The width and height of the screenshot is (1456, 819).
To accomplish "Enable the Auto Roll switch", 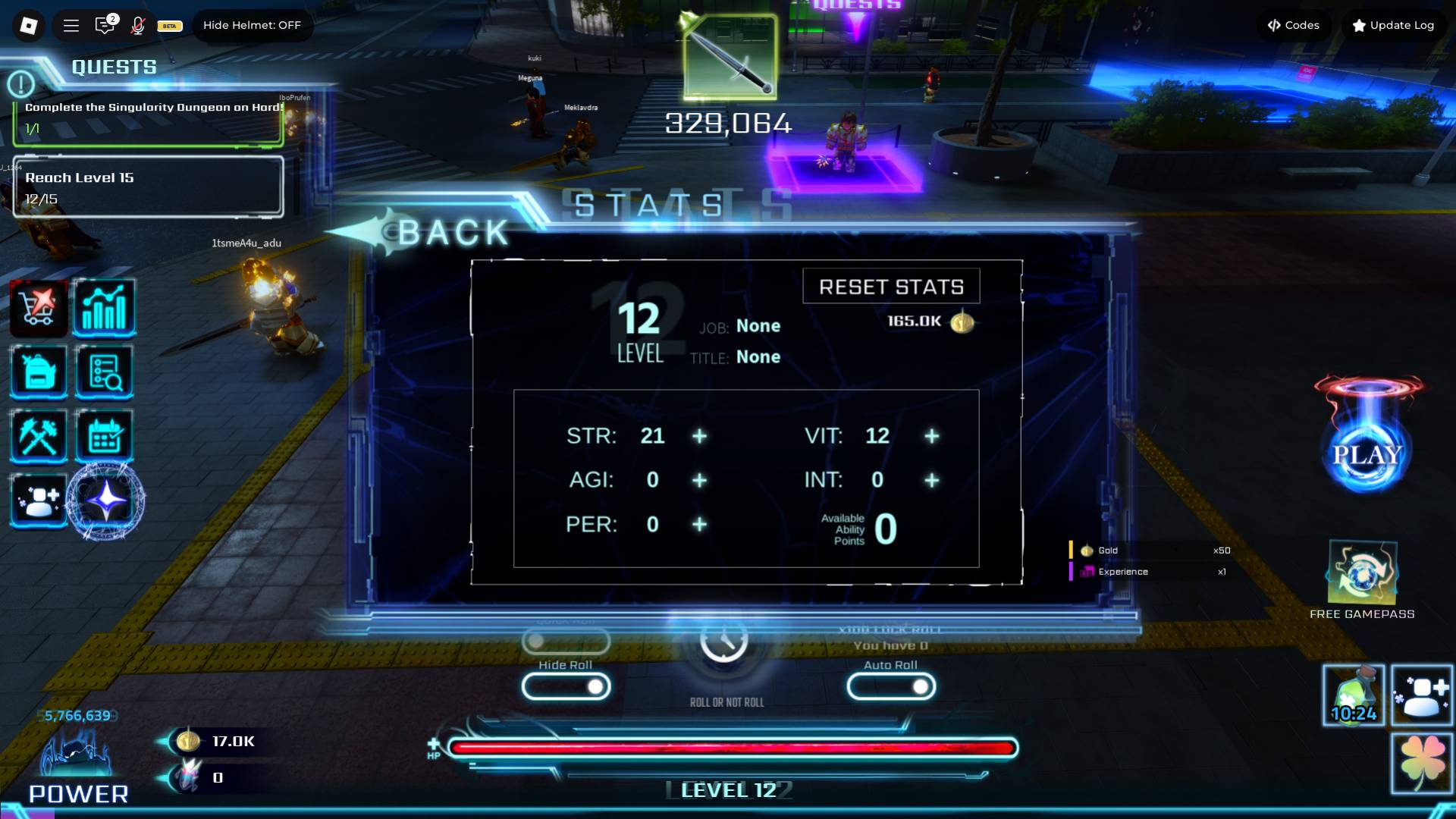I will 891,686.
